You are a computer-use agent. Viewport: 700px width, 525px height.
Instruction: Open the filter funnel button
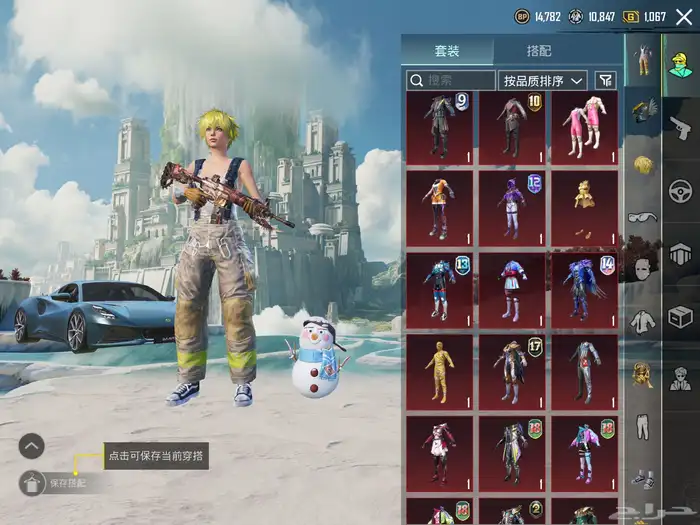point(605,80)
